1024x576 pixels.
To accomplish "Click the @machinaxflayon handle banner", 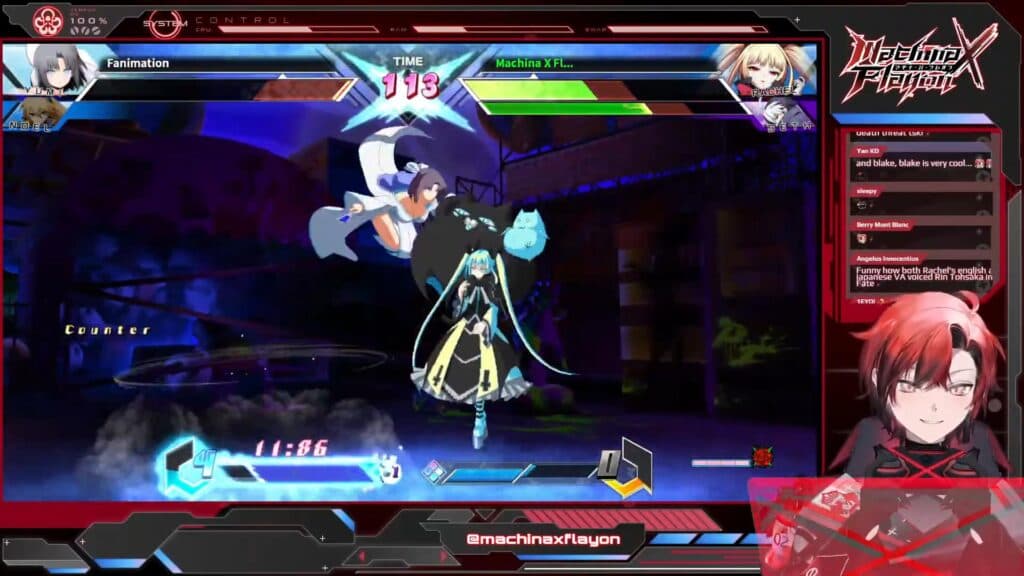I will pyautogui.click(x=542, y=540).
